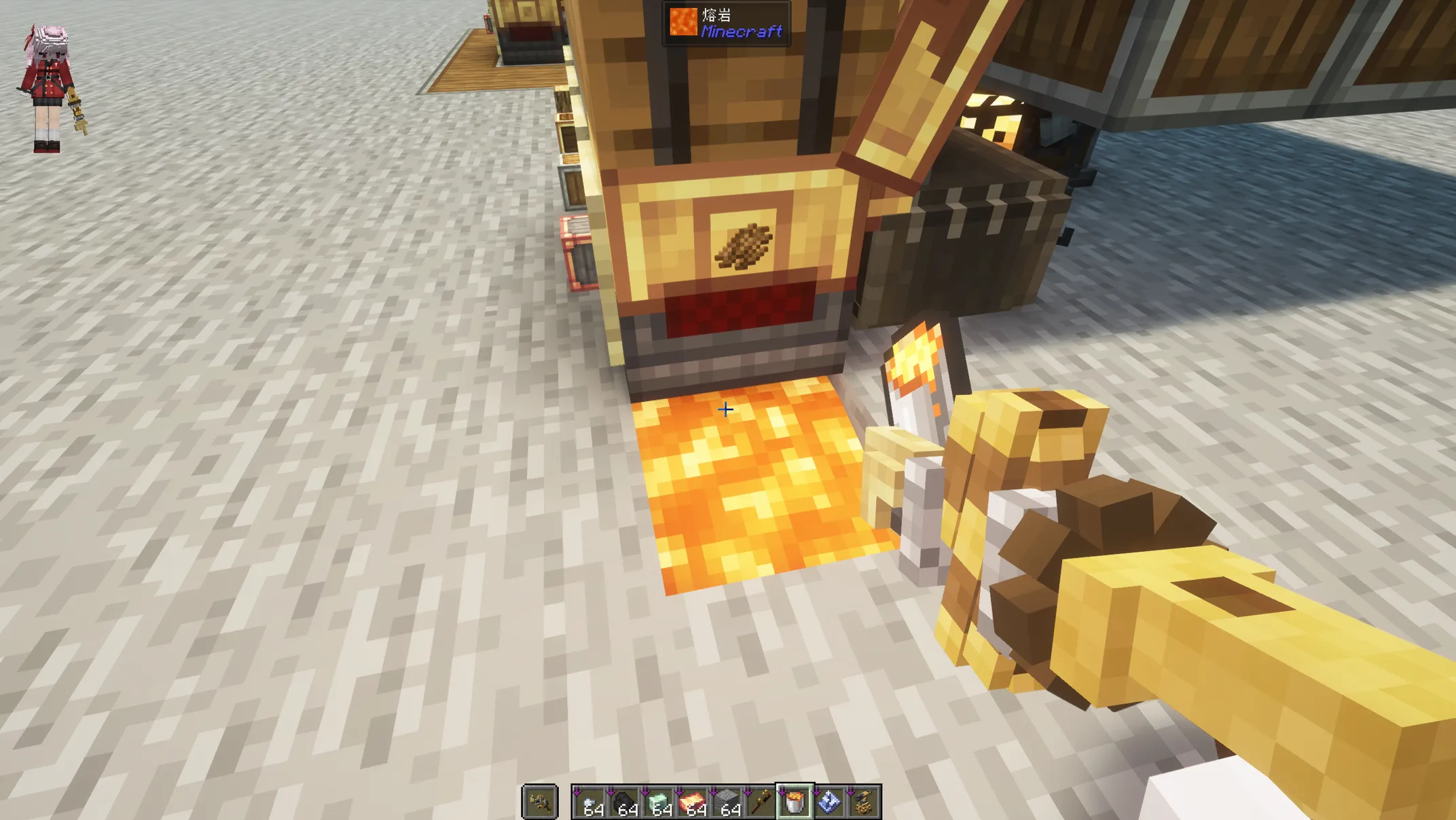The image size is (1456, 820).
Task: Select the brass machine item in last slot
Action: click(863, 802)
